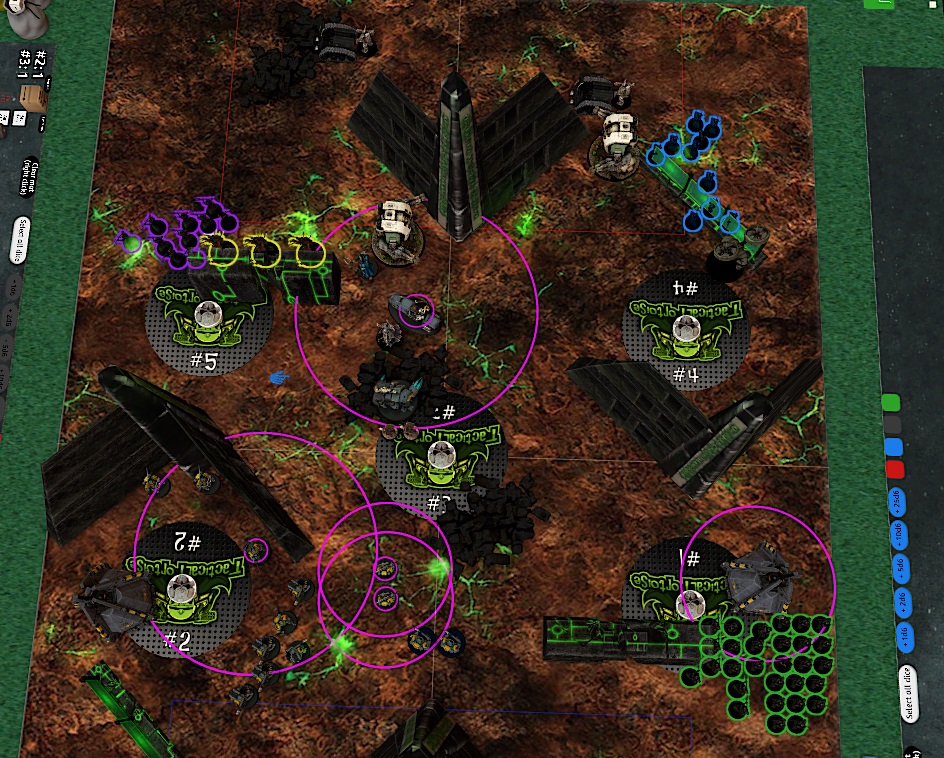Choose the red dice color swatch

point(895,470)
